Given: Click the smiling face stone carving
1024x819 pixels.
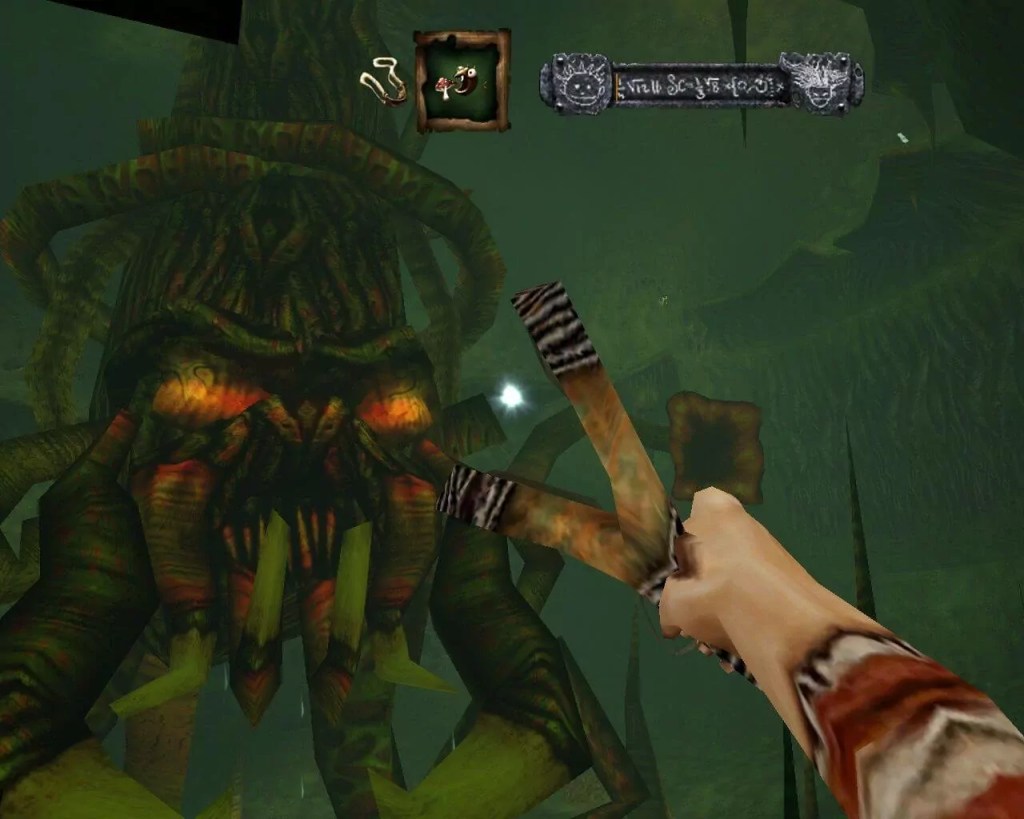Looking at the screenshot, I should click(x=576, y=86).
